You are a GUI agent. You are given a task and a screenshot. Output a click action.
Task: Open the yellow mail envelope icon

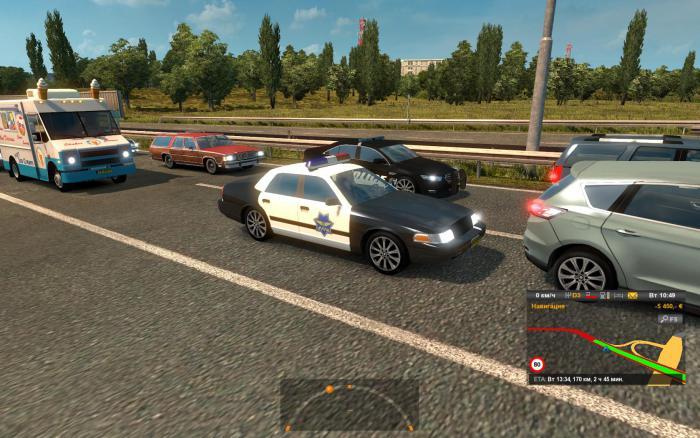[633, 296]
